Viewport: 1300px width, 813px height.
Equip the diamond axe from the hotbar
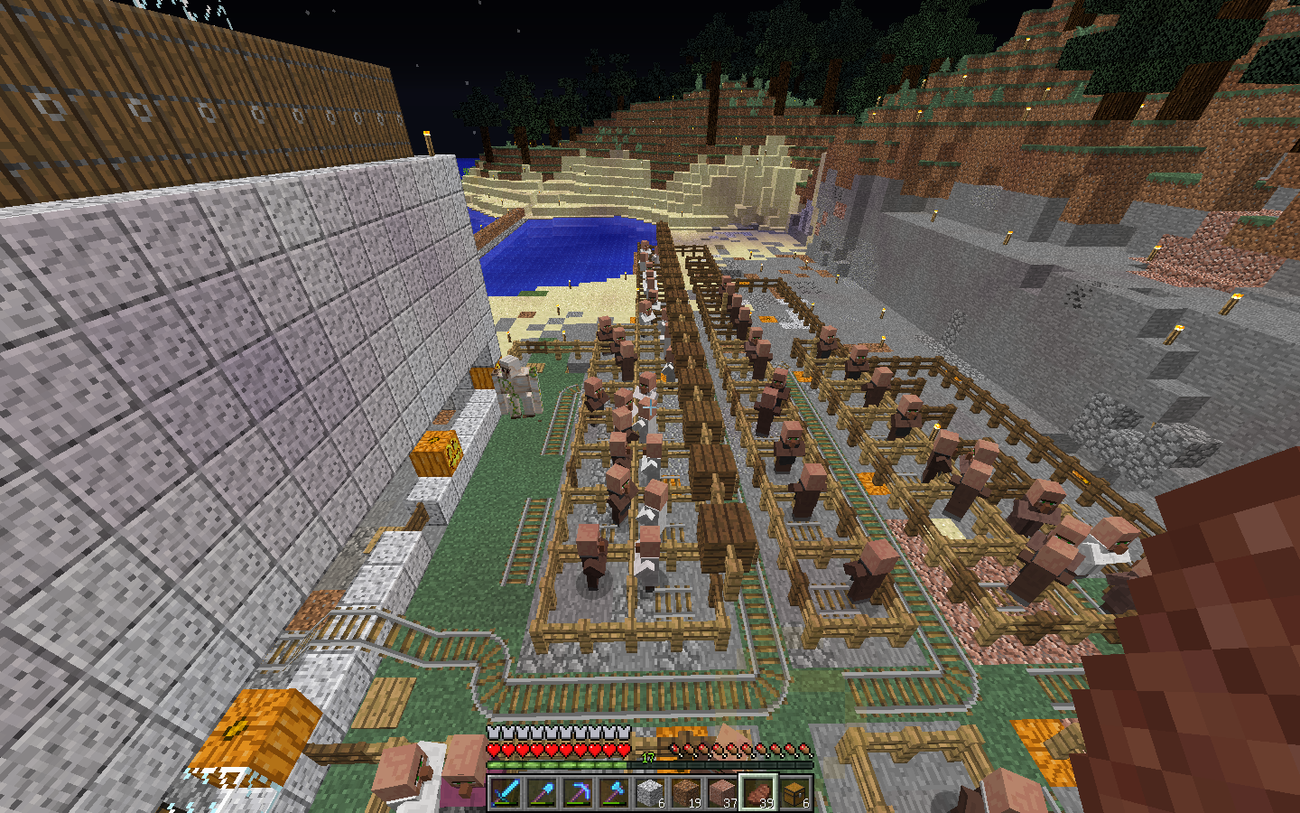[x=614, y=792]
